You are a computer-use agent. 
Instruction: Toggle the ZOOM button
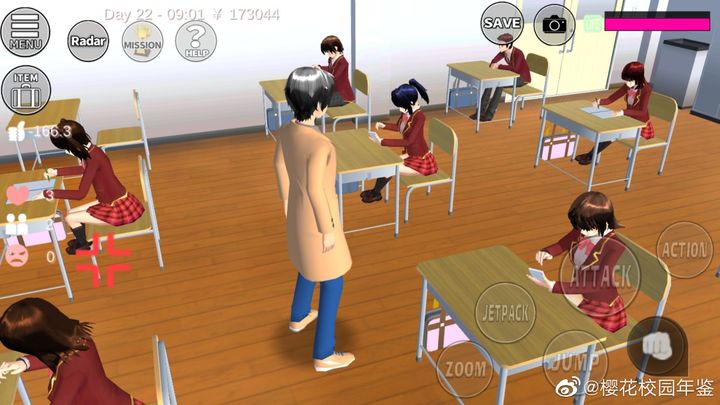click(x=464, y=367)
